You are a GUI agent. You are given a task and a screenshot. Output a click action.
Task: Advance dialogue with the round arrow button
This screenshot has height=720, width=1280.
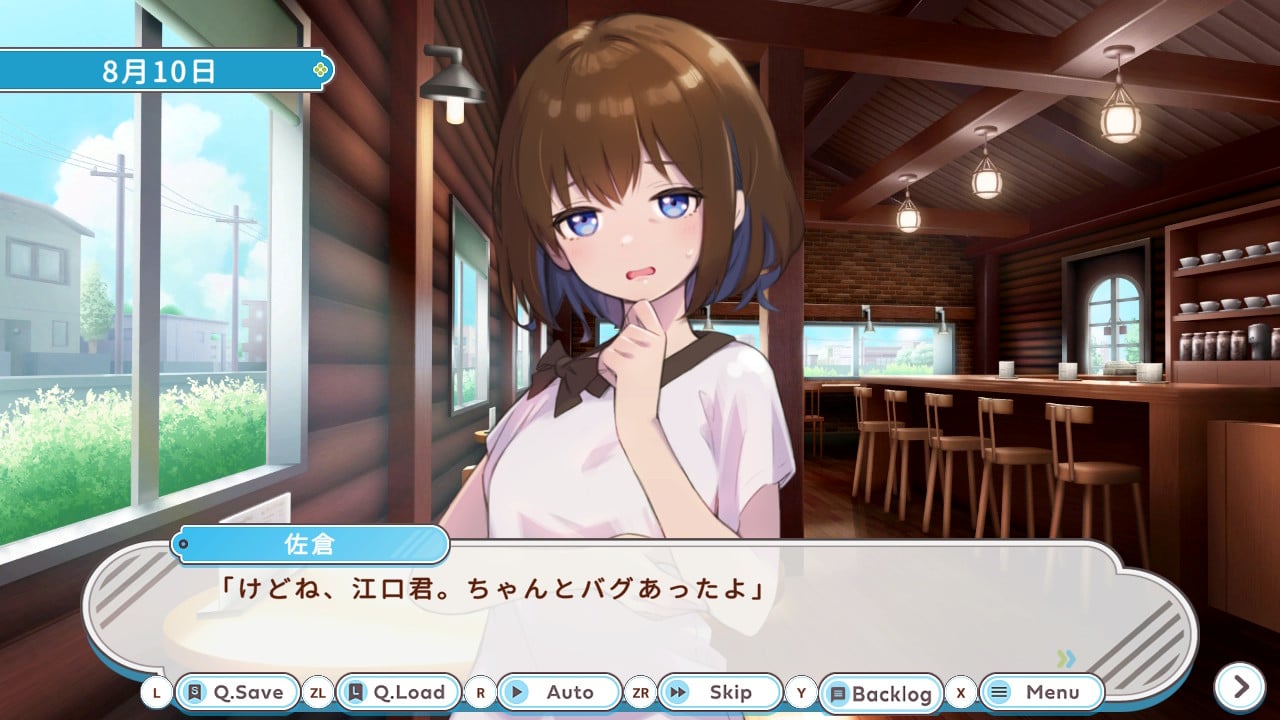coord(1240,687)
